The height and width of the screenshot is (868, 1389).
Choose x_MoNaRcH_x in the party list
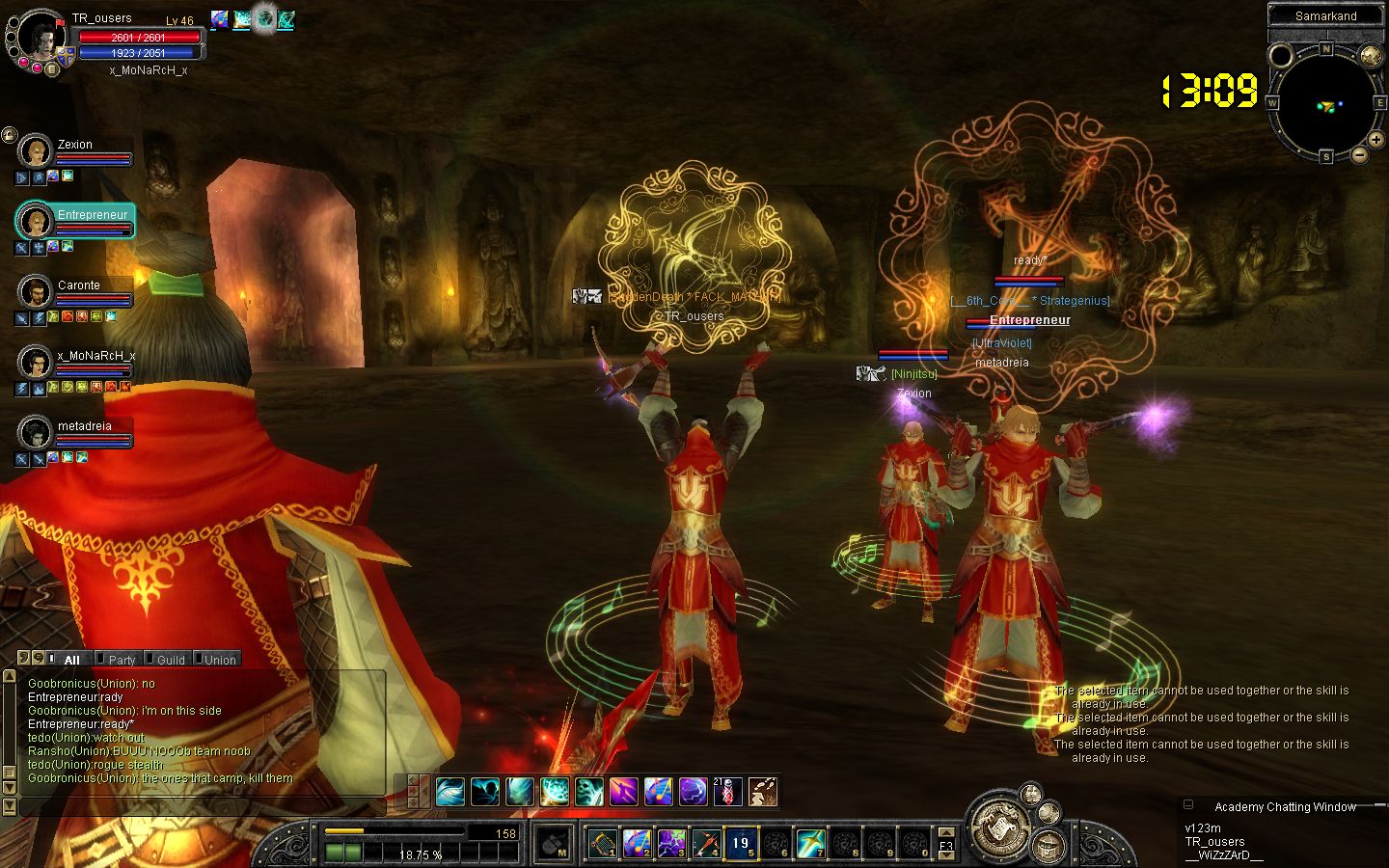[x=36, y=363]
